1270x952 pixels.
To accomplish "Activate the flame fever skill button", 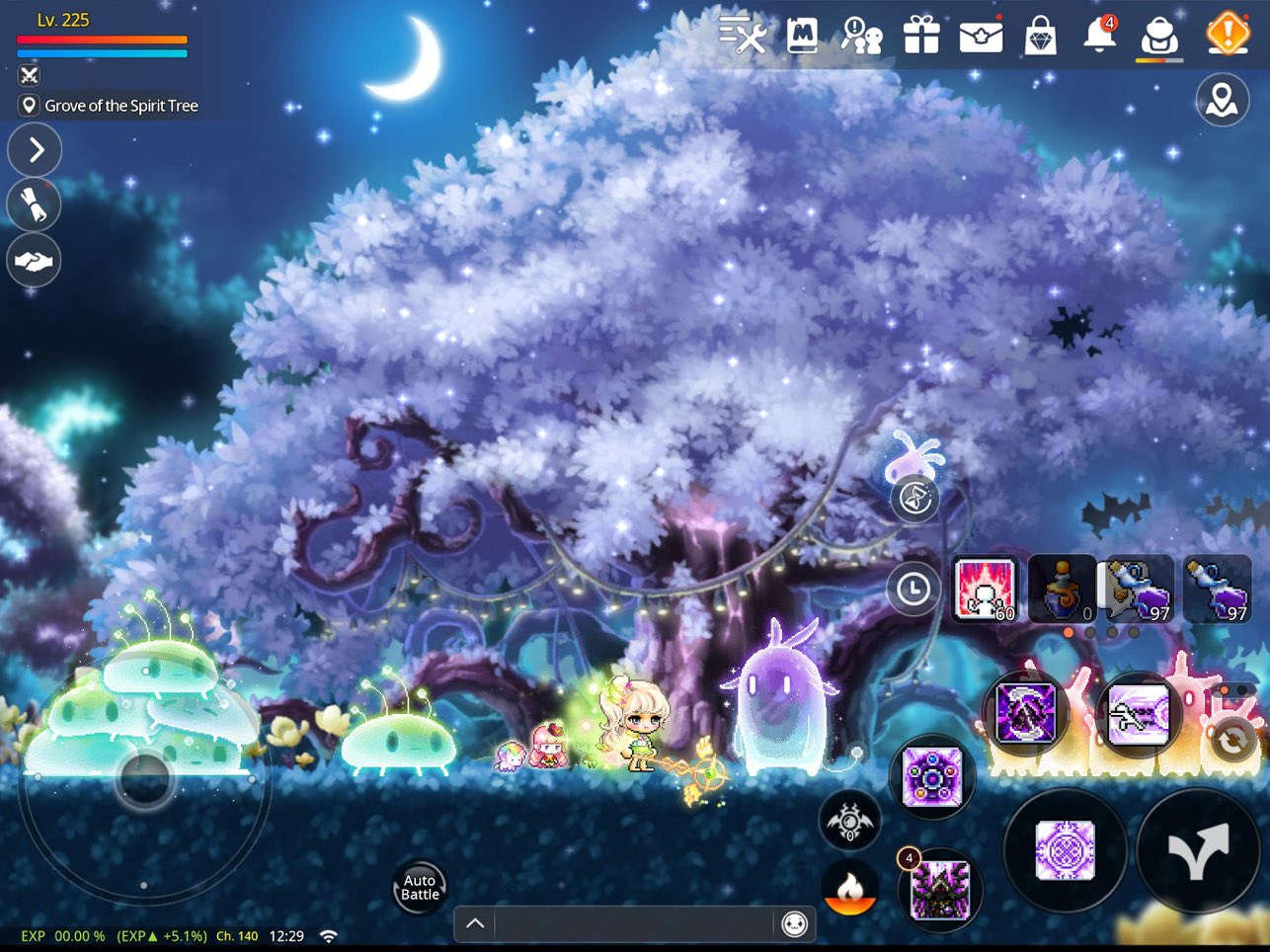I will pos(849,891).
